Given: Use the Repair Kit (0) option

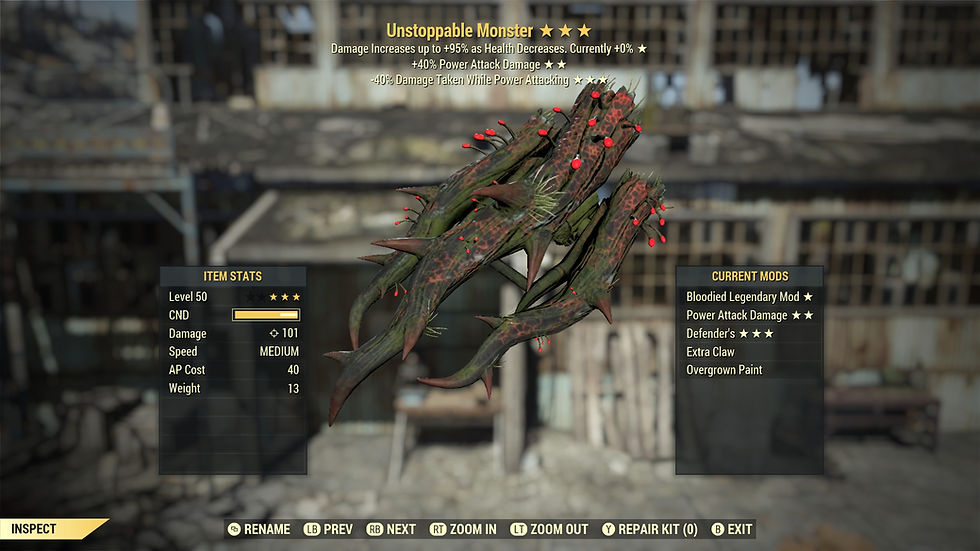Looking at the screenshot, I should [650, 529].
